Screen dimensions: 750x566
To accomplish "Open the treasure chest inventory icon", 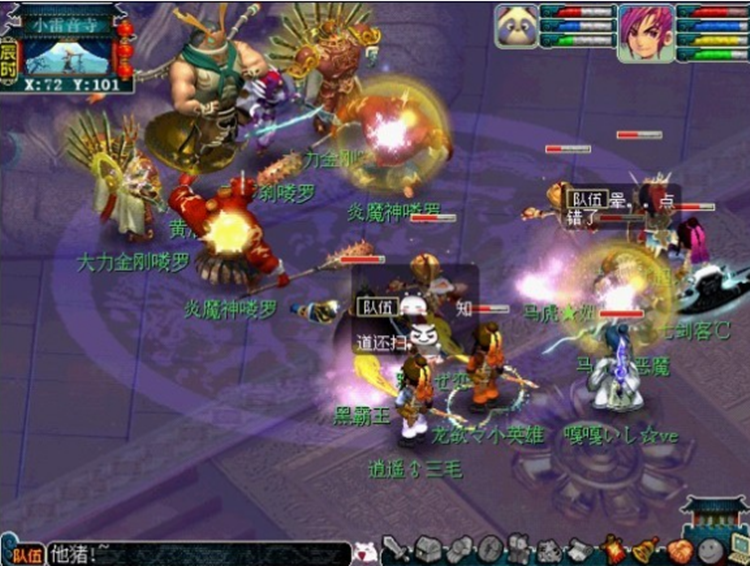I will (429, 549).
